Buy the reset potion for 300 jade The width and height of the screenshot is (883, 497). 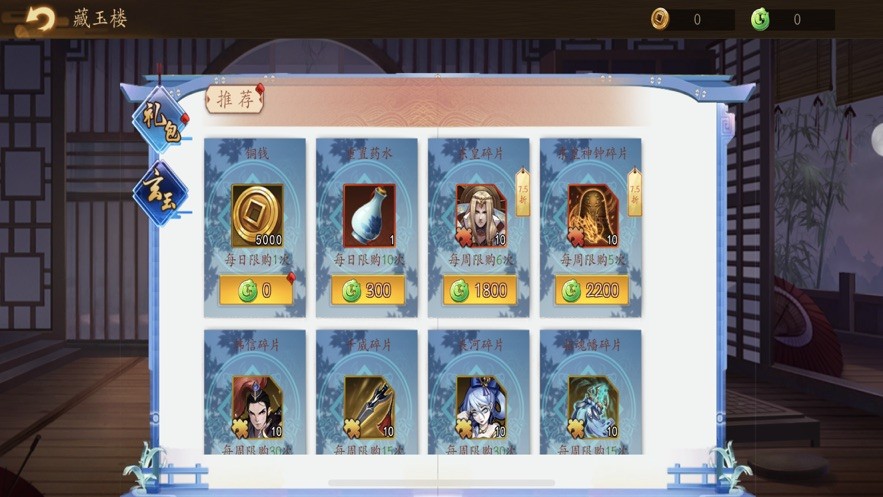368,291
